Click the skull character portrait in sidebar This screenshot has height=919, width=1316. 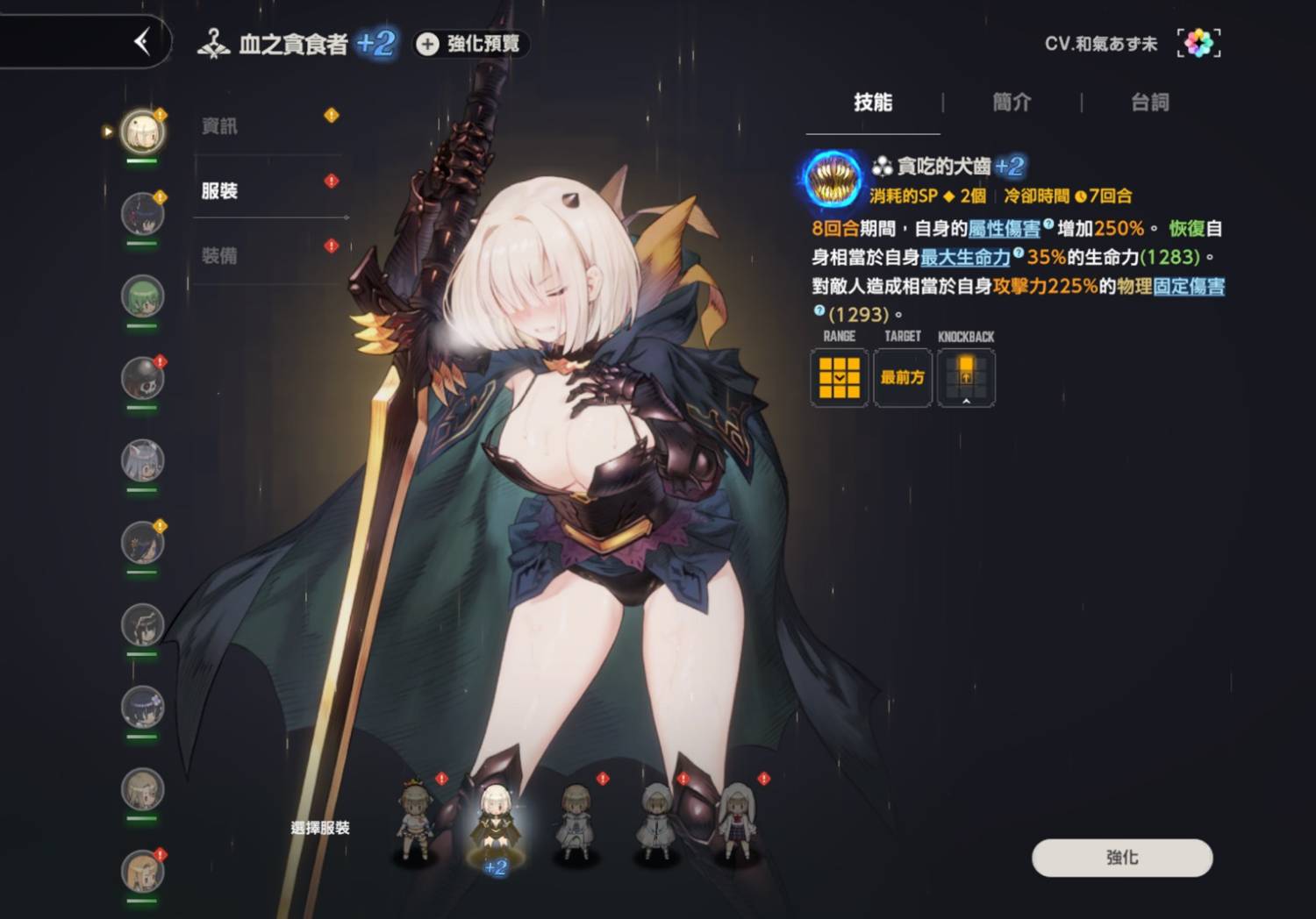pyautogui.click(x=140, y=377)
